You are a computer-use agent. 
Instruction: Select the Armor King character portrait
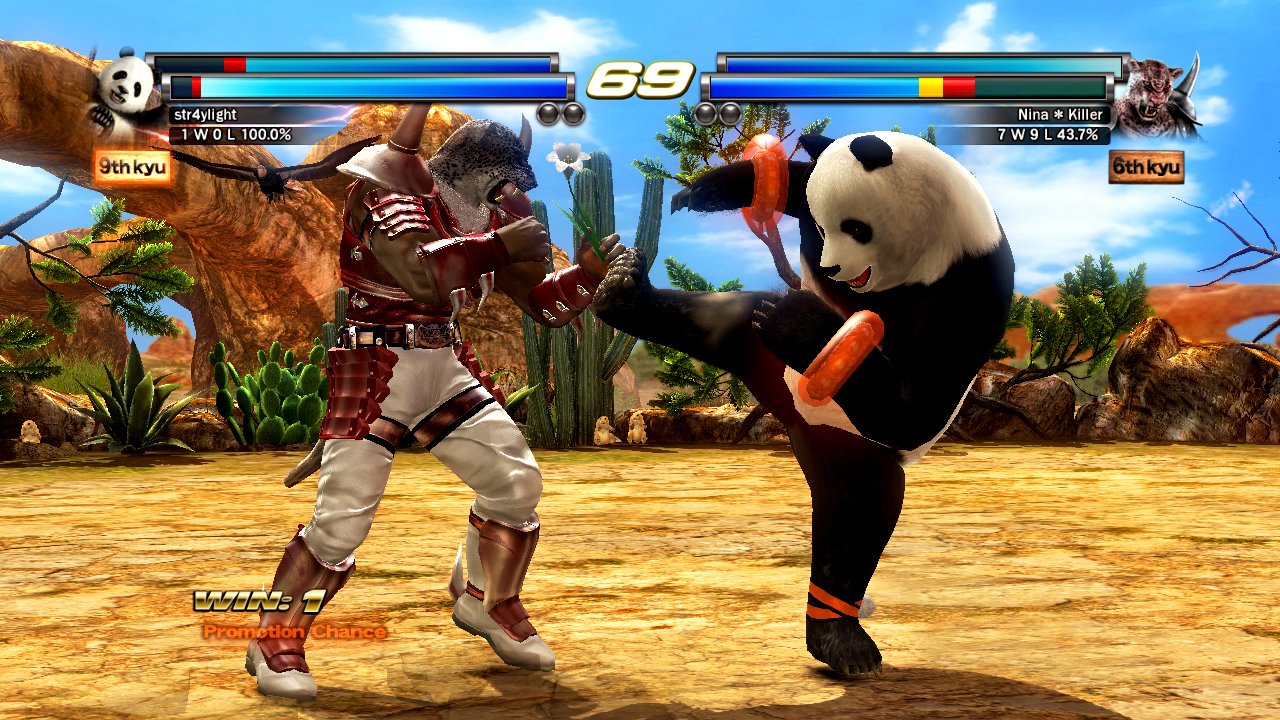1156,98
